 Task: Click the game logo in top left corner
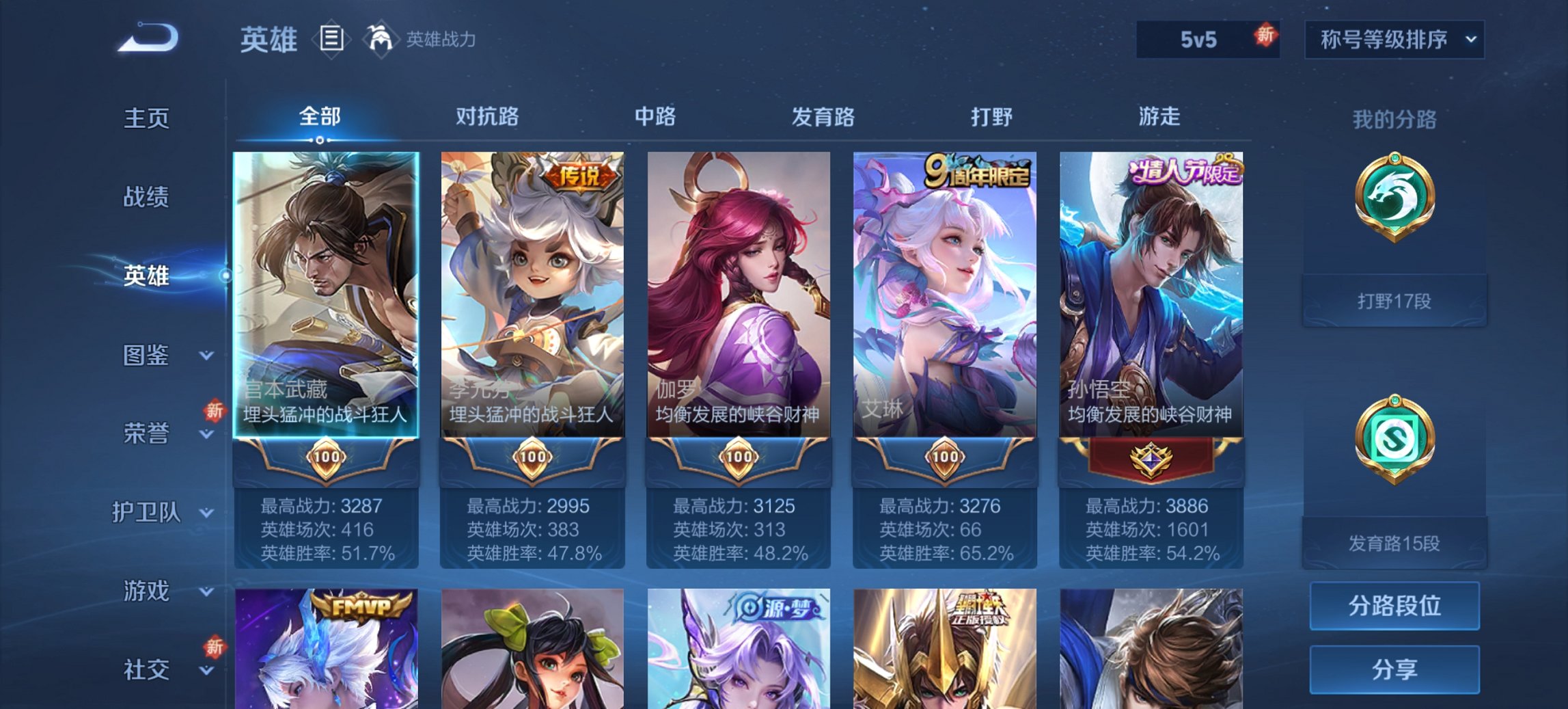(x=147, y=38)
